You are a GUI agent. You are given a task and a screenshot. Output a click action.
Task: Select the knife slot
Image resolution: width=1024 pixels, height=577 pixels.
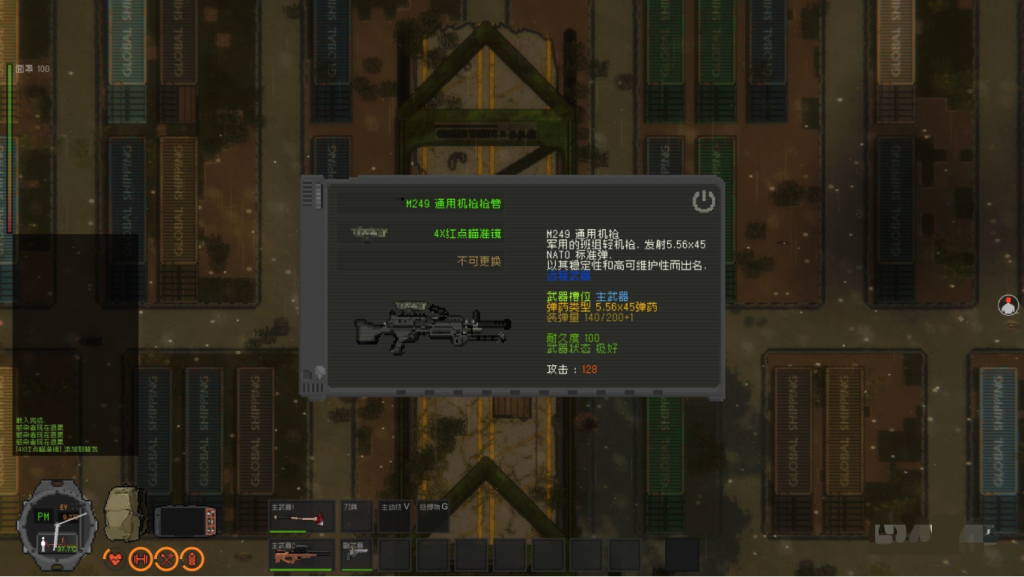358,517
